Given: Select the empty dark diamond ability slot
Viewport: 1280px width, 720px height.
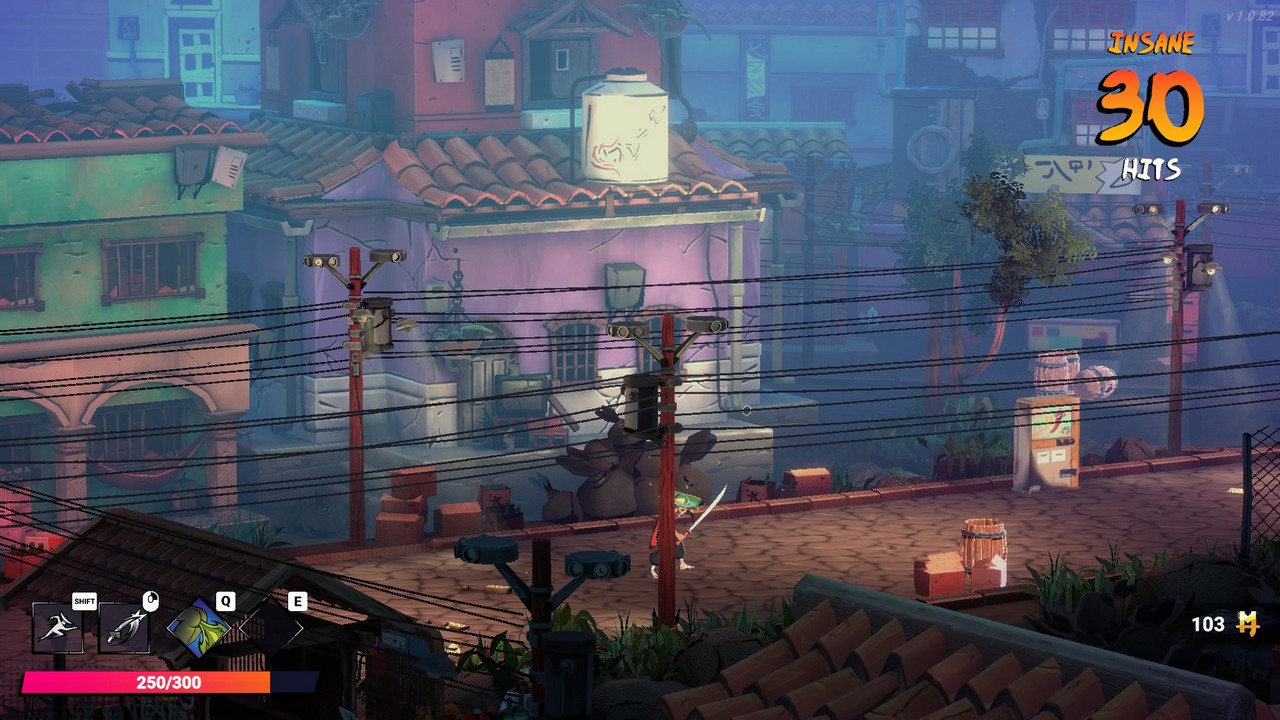Looking at the screenshot, I should tap(270, 628).
